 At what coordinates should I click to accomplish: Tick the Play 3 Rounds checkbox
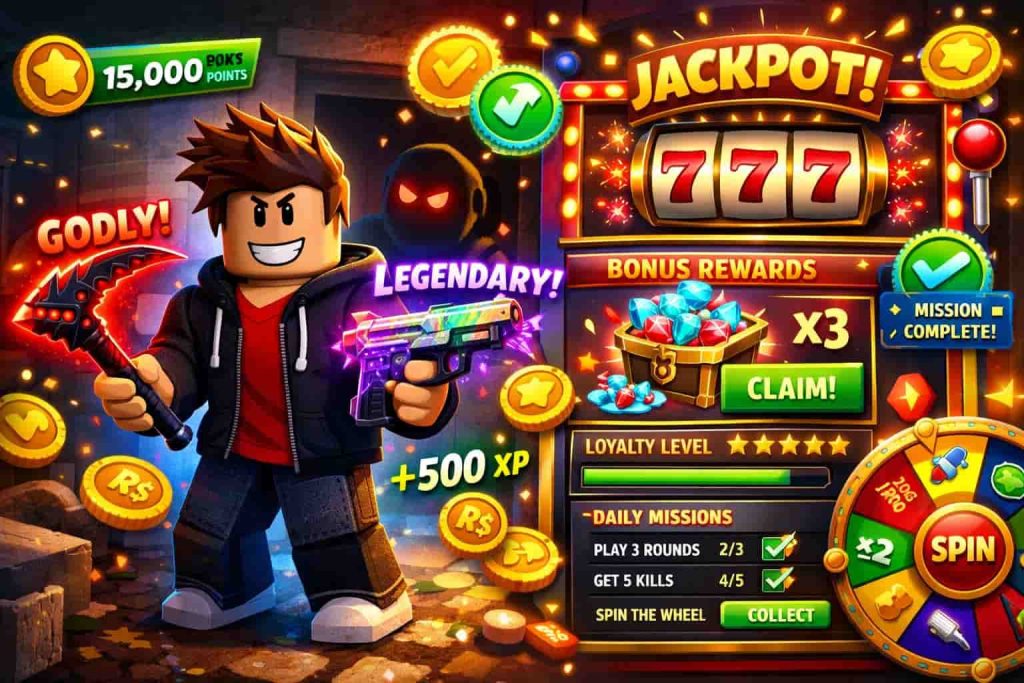pos(778,547)
